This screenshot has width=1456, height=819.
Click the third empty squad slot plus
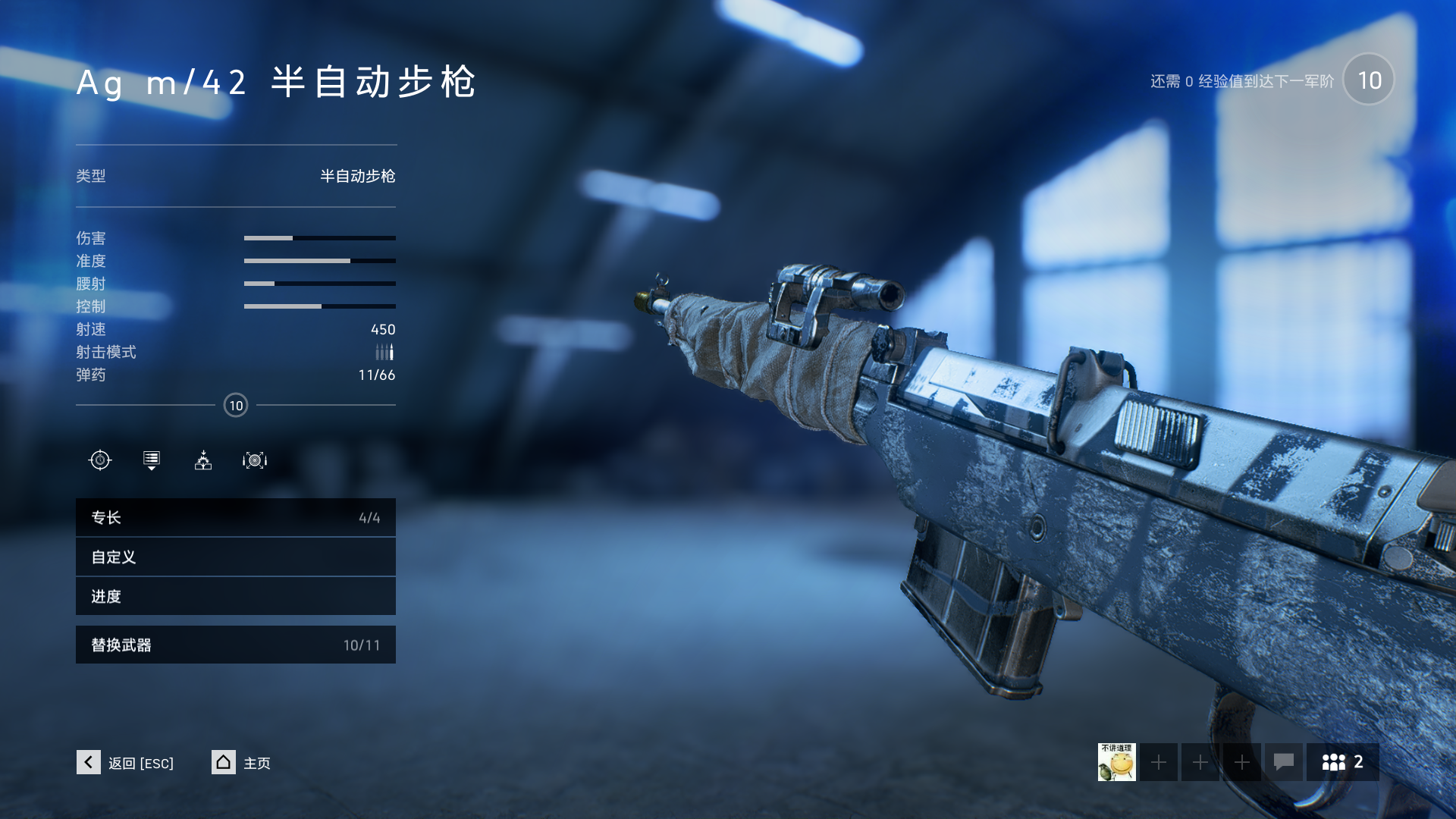click(1241, 762)
